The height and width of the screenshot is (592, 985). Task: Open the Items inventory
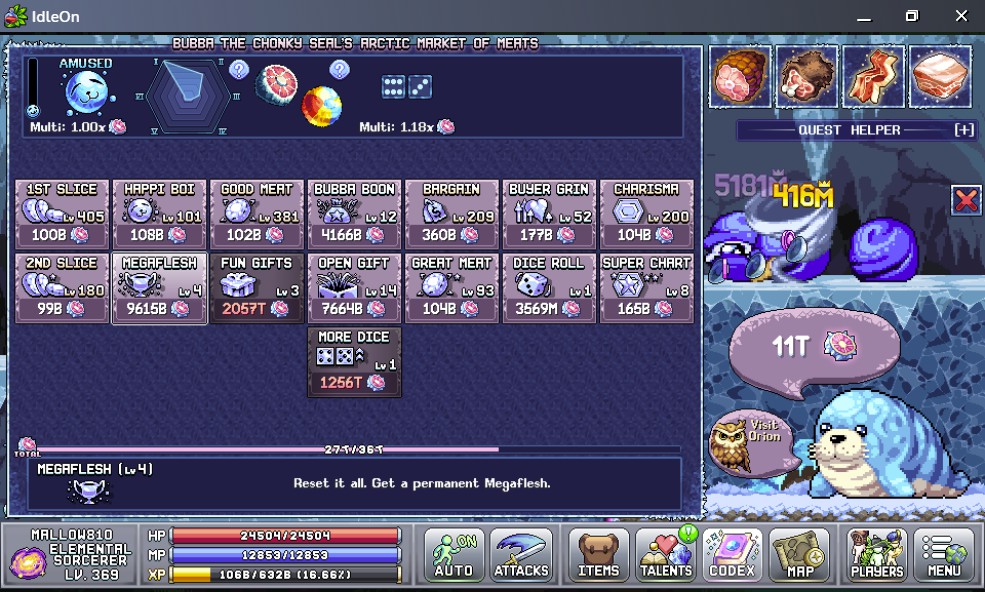click(x=599, y=555)
